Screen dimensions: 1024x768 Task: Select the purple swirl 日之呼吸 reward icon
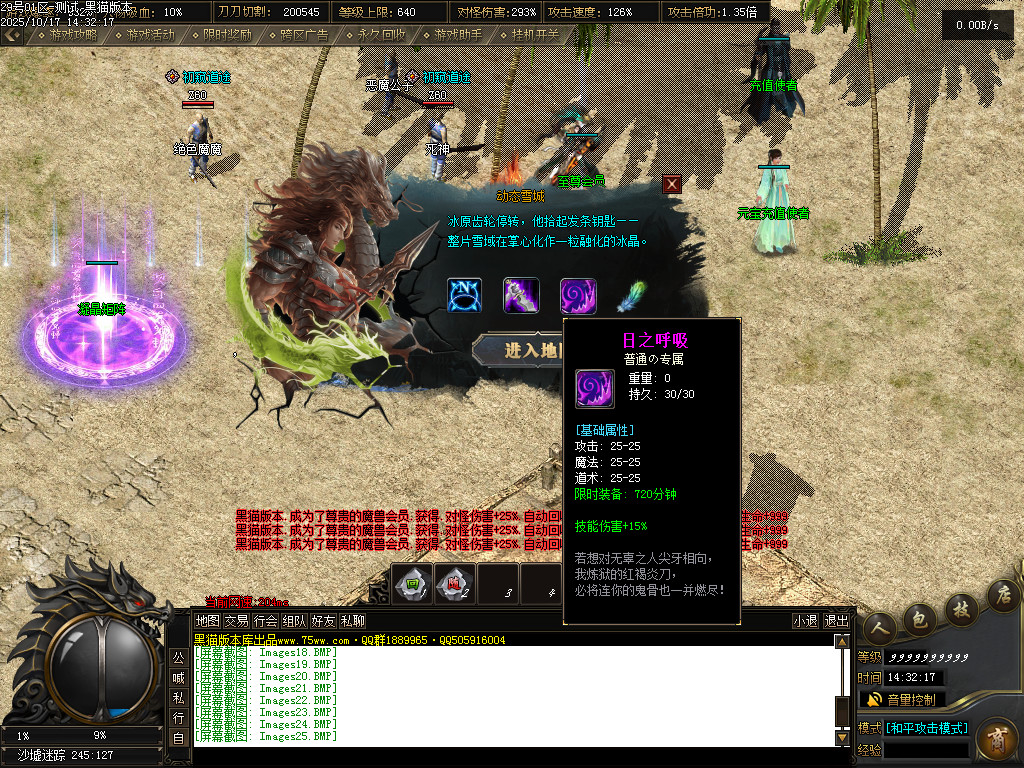[578, 296]
